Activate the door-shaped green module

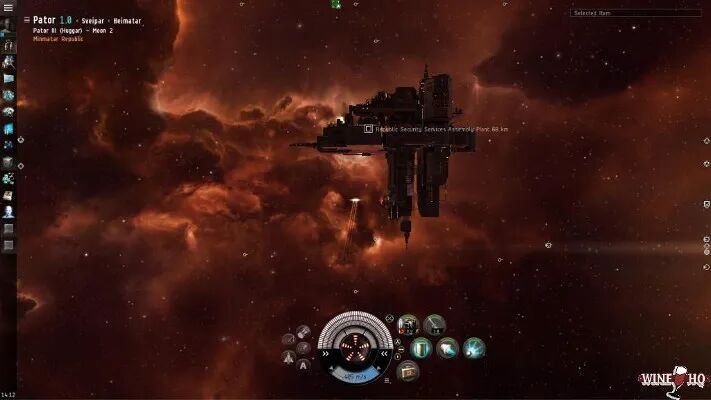pos(422,348)
